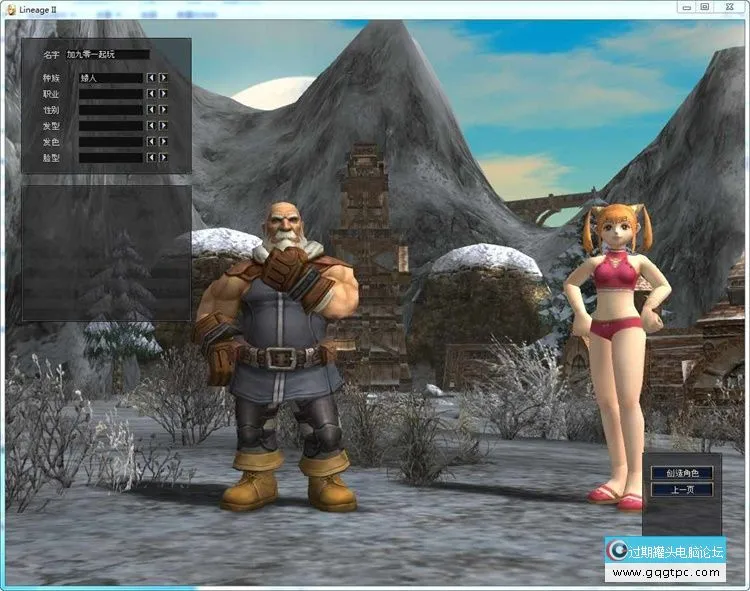Image resolution: width=750 pixels, height=591 pixels.
Task: Select the previous 种族 race option
Action: coord(151,77)
